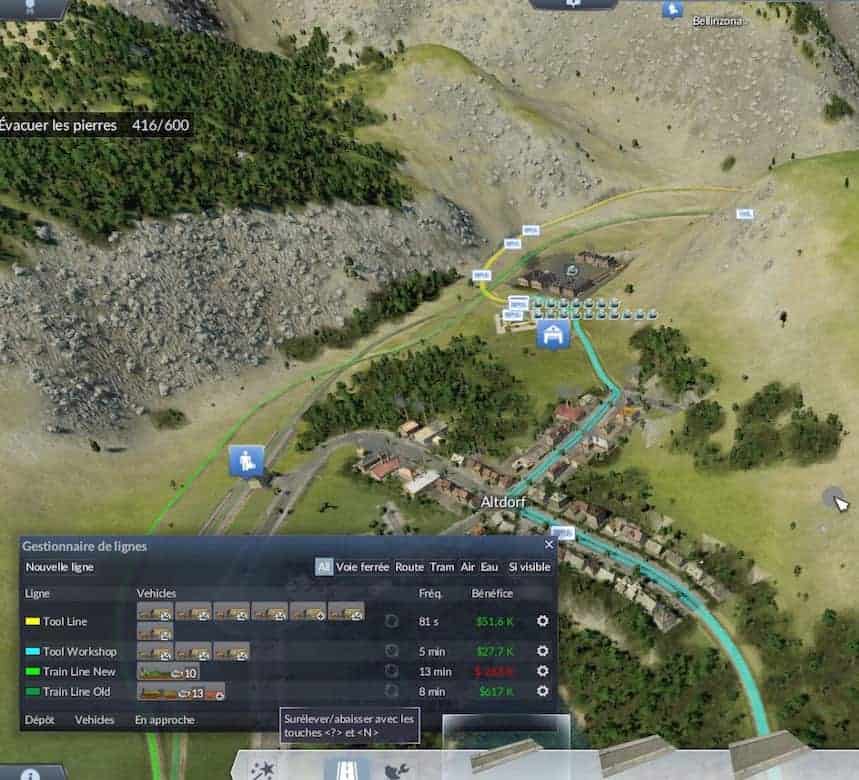The height and width of the screenshot is (780, 859).
Task: Open the road construction tool
Action: tap(346, 770)
